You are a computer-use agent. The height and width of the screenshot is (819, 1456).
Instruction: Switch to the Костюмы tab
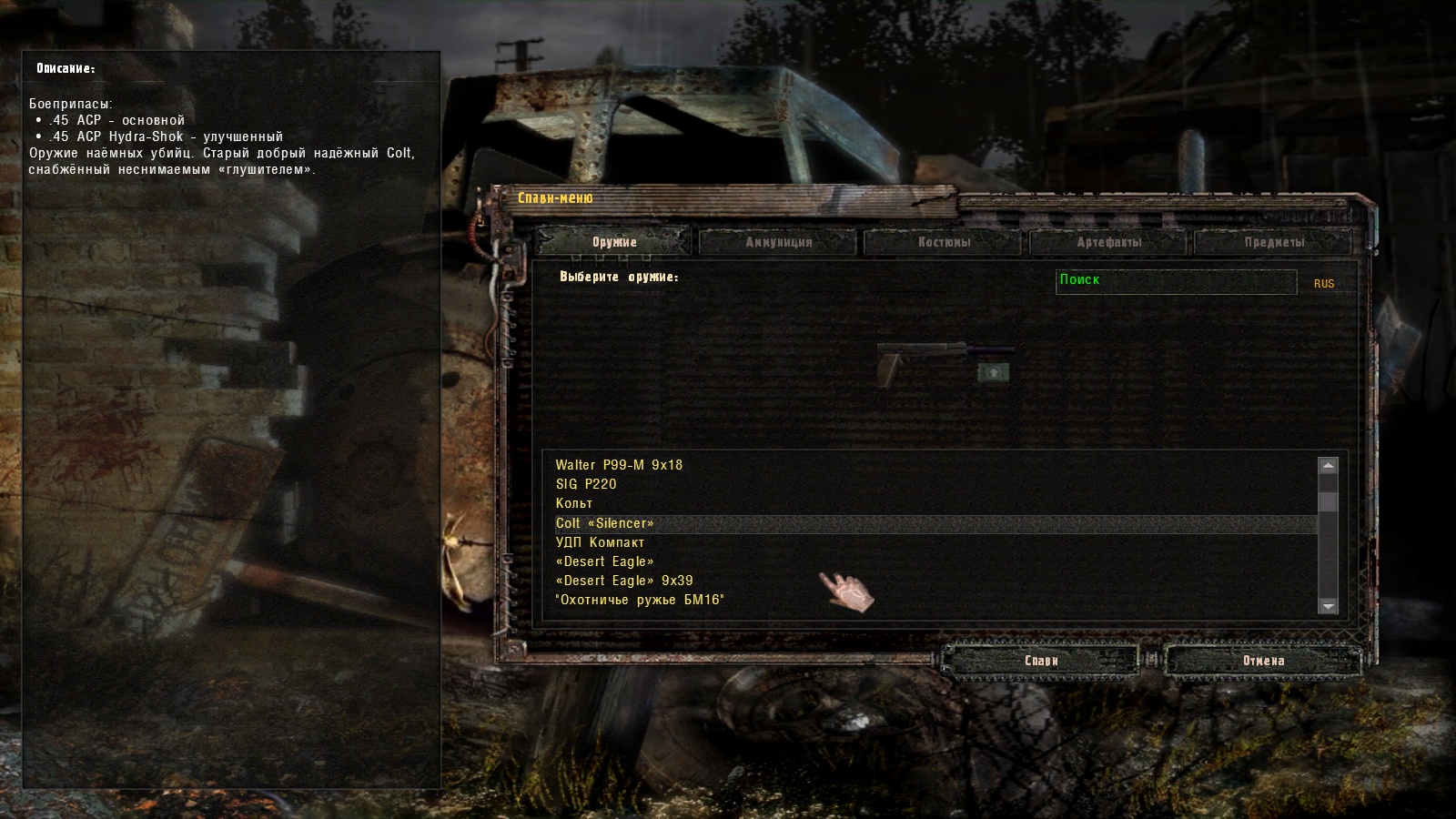(x=944, y=242)
